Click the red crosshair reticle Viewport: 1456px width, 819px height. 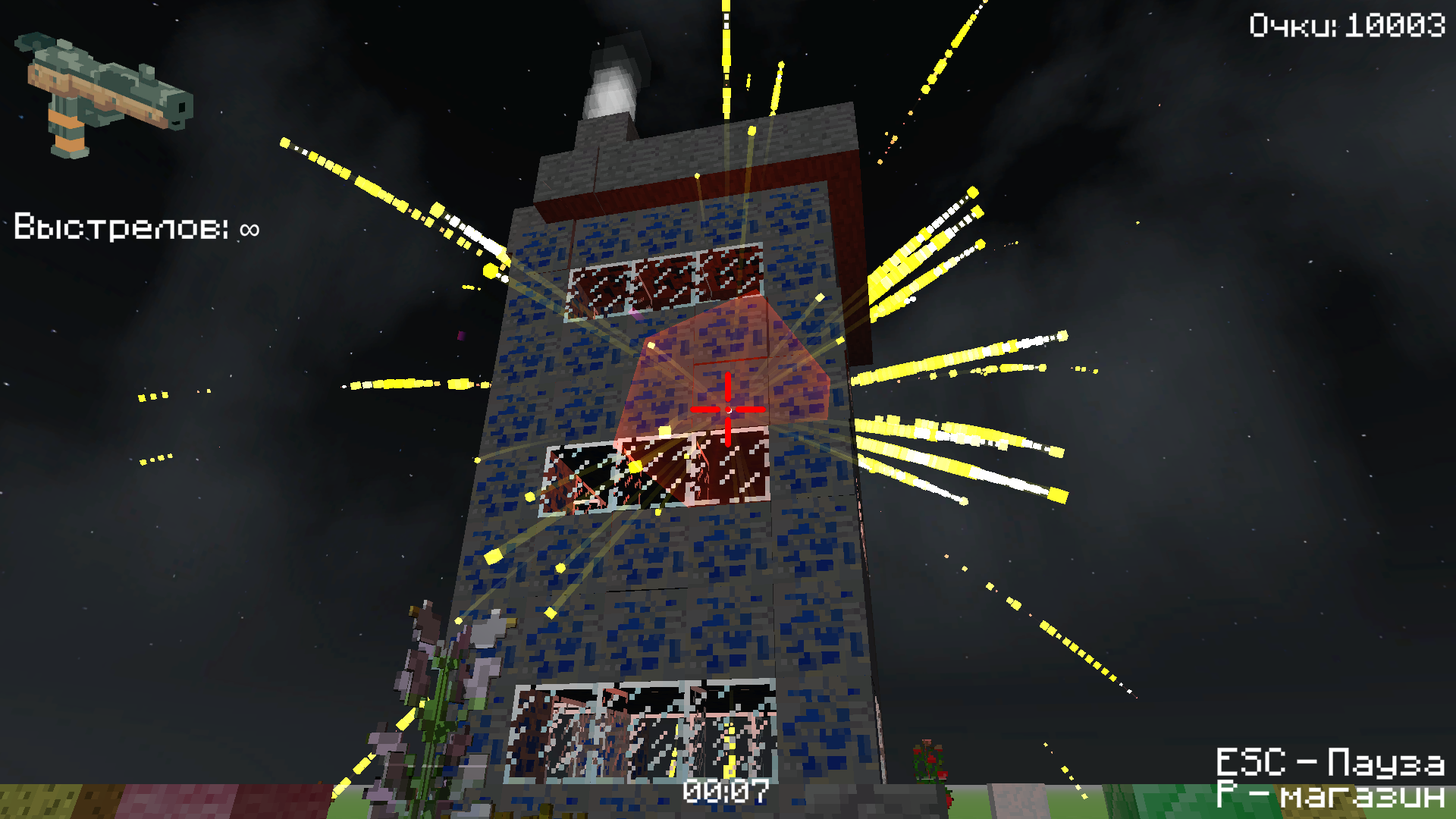point(726,409)
